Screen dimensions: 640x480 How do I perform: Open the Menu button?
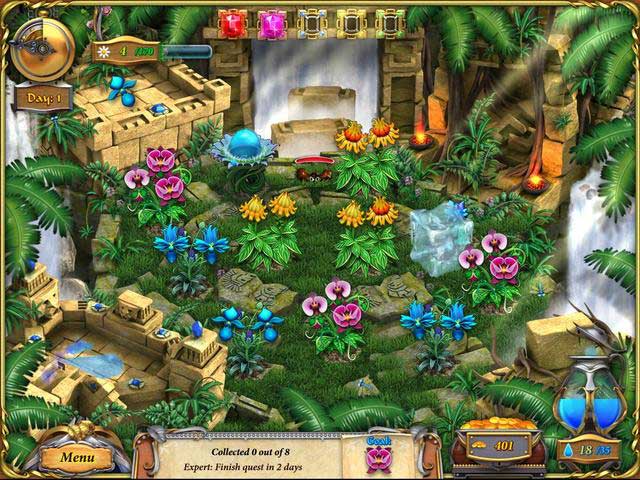77,457
